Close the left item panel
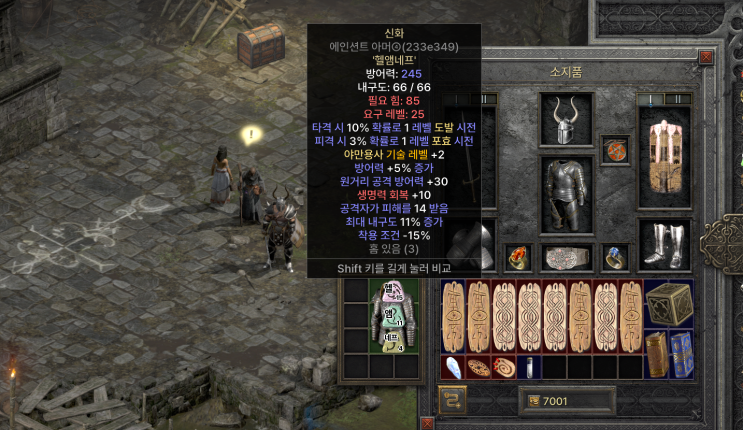Image resolution: width=743 pixels, height=430 pixels. click(x=425, y=423)
